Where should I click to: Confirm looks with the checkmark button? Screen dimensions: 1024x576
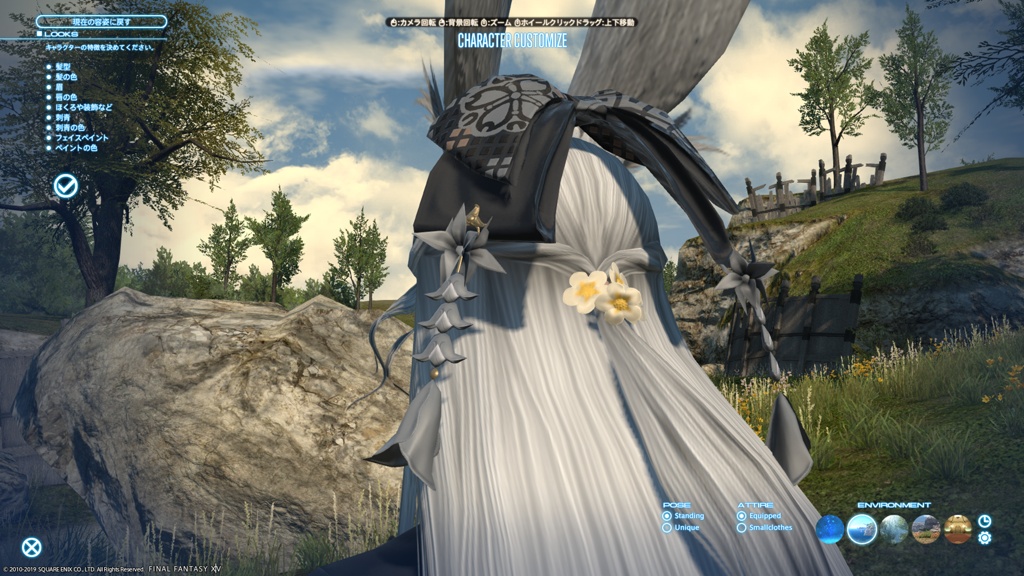[x=66, y=185]
